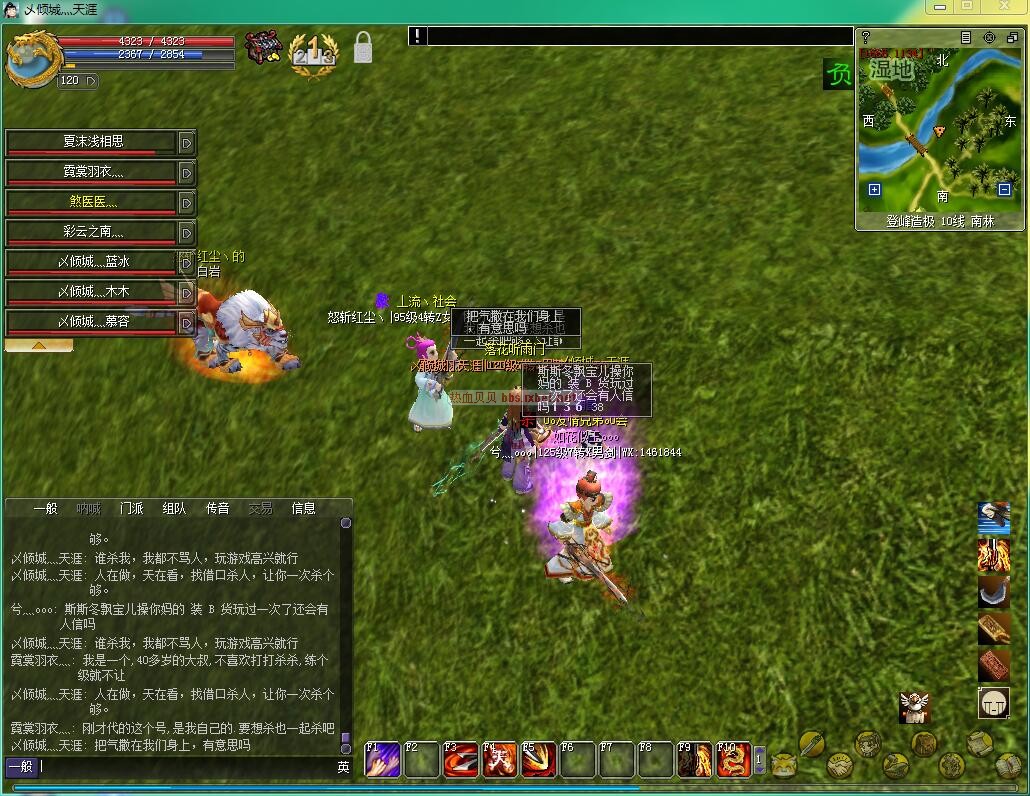Screen dimensions: 1030x796
Task: Switch chat to the 门派 tab
Action: 131,508
